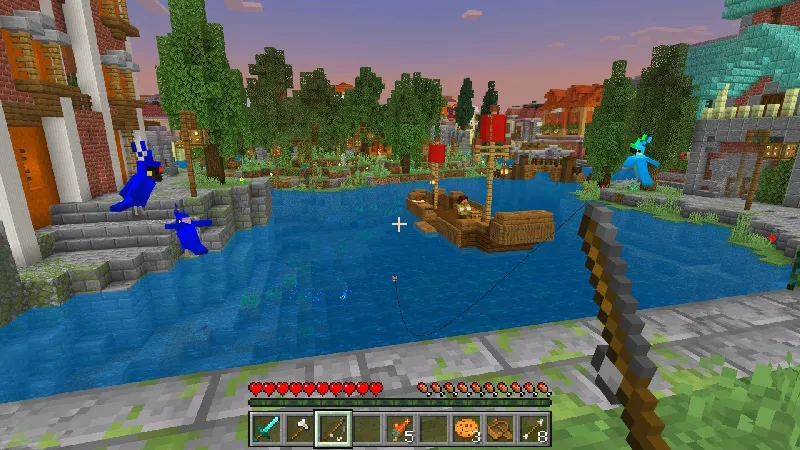The width and height of the screenshot is (800, 450).
Task: Select the diamond sword hotbar slot
Action: click(265, 429)
